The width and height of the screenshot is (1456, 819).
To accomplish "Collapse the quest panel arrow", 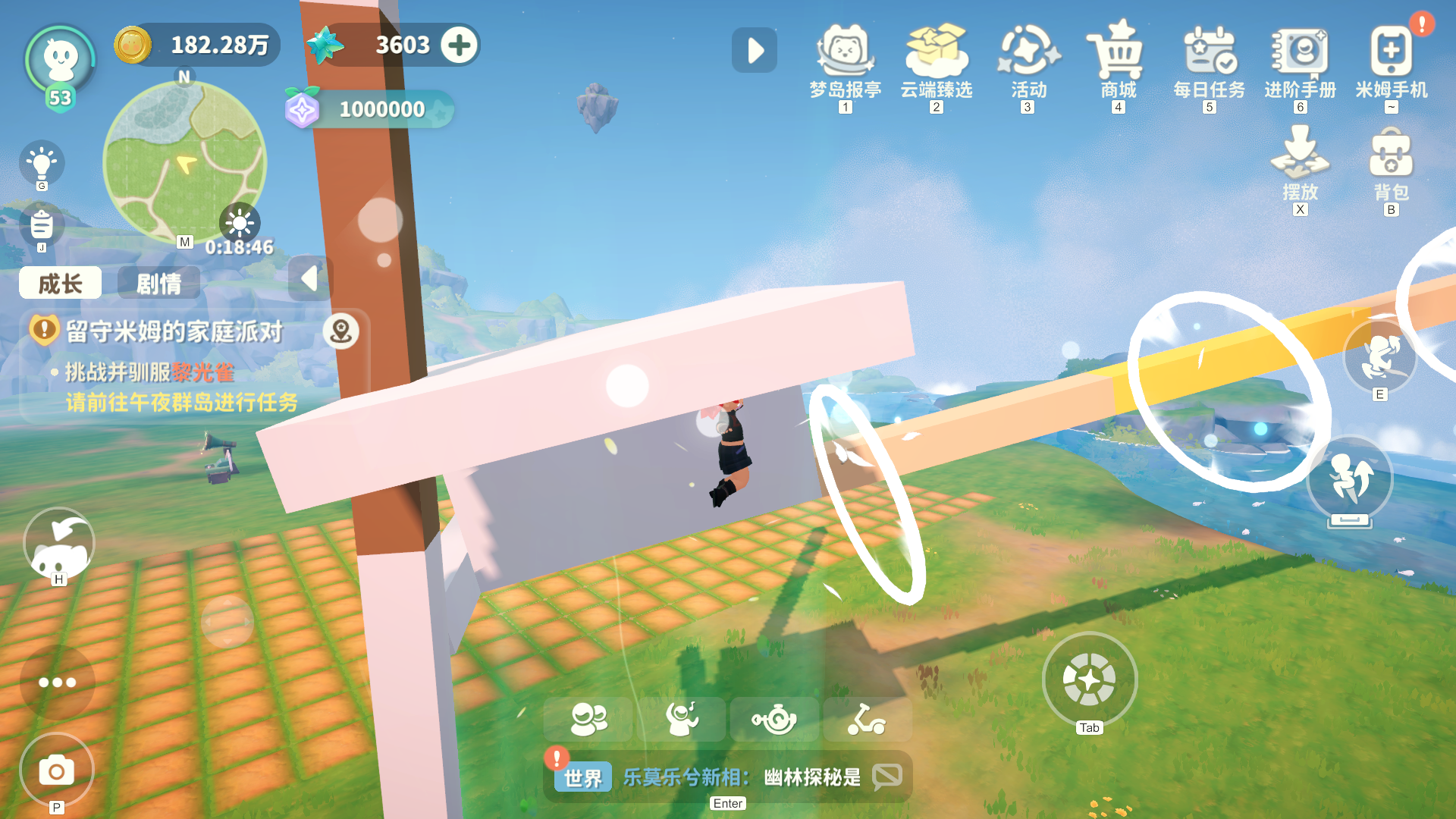I will pyautogui.click(x=309, y=279).
